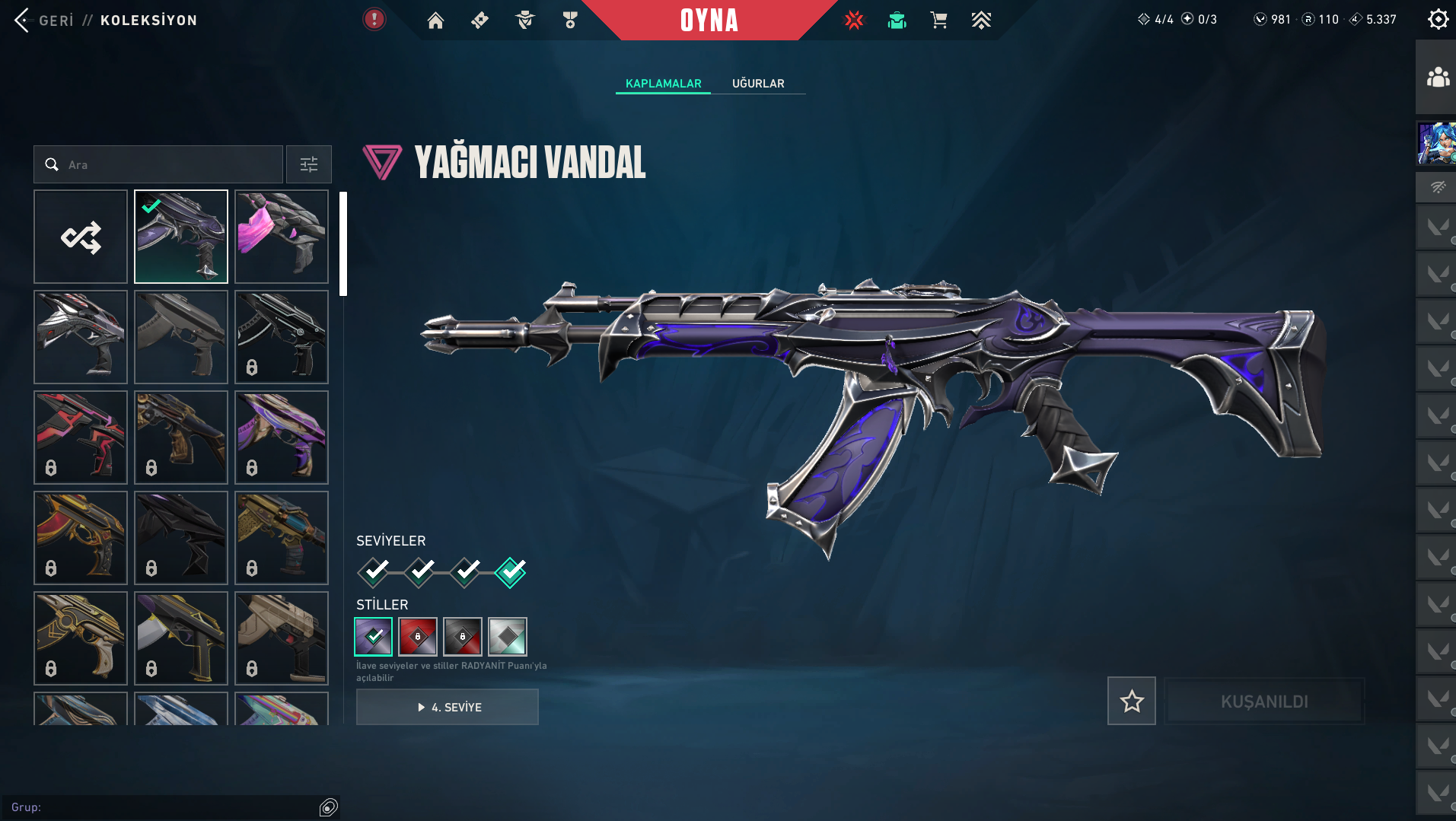Select the purple style swatch
1456x821 pixels.
click(374, 637)
